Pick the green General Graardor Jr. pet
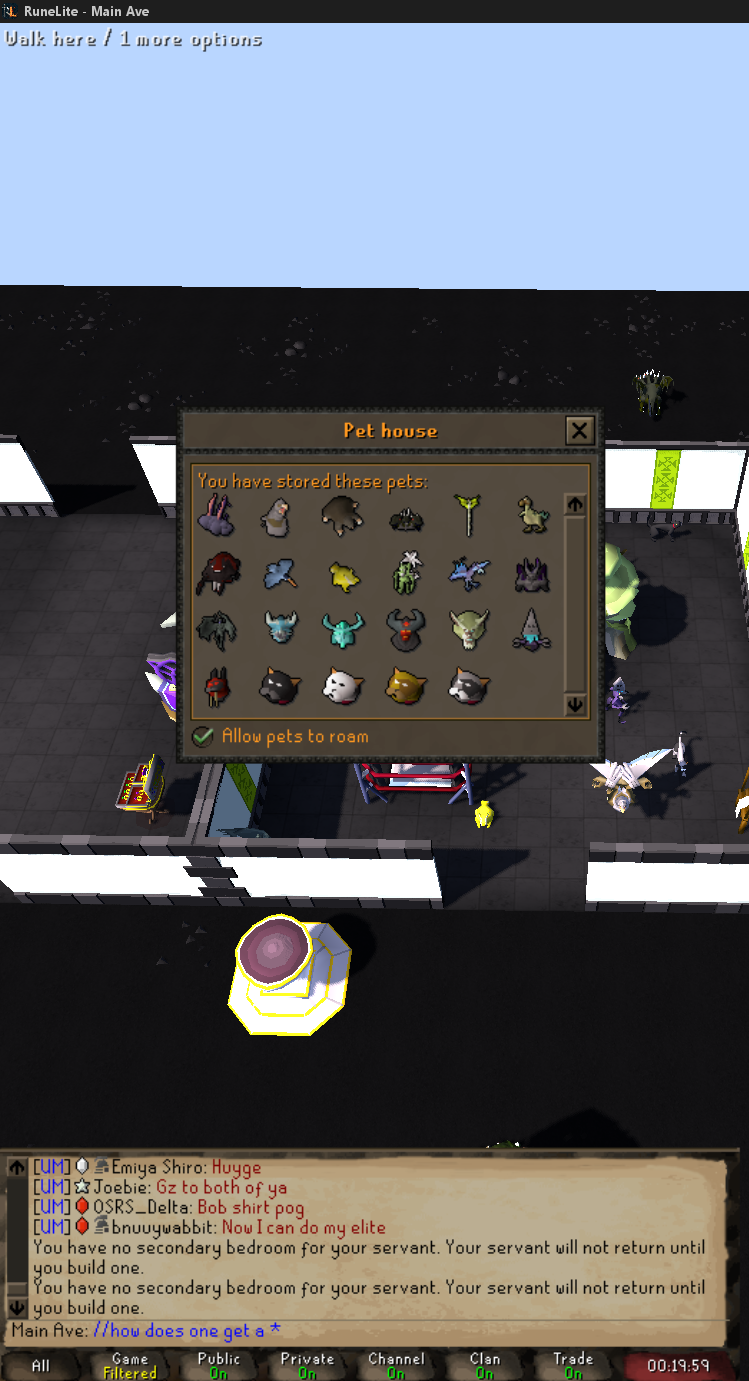The height and width of the screenshot is (1381, 749). click(468, 629)
